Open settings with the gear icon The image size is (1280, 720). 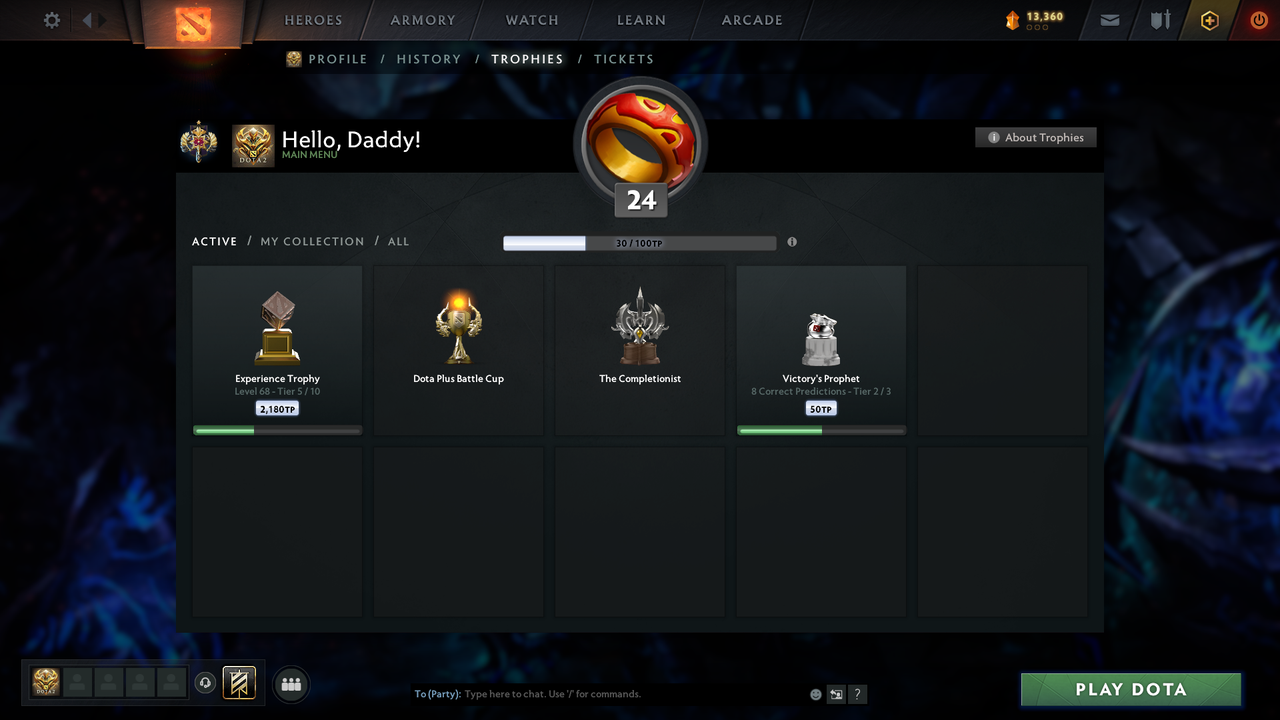tap(51, 20)
